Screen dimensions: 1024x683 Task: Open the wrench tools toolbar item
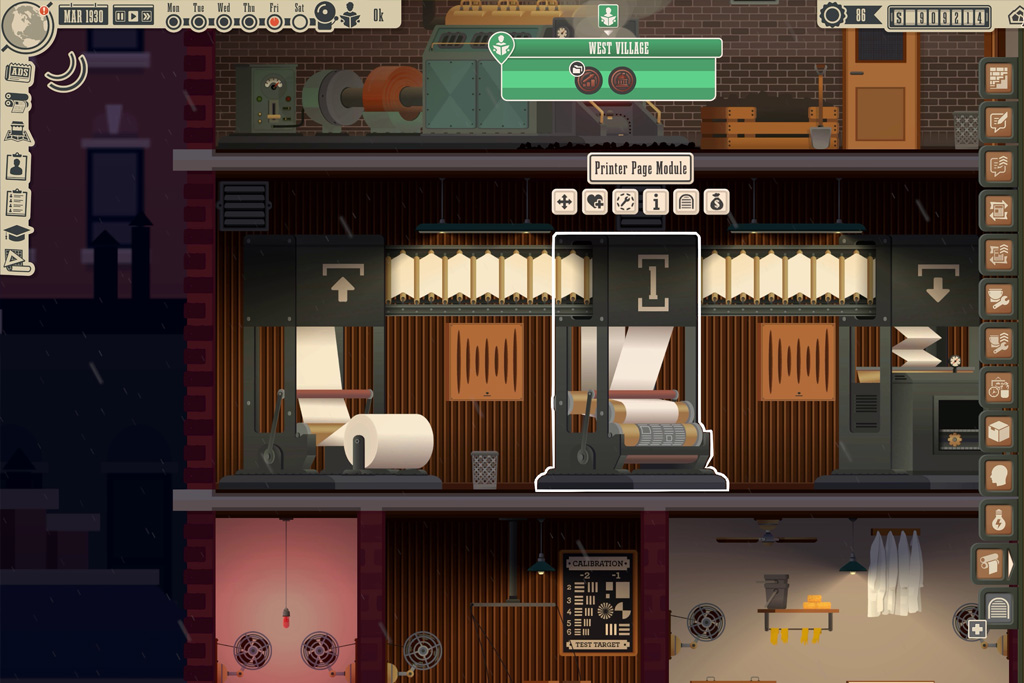(998, 299)
